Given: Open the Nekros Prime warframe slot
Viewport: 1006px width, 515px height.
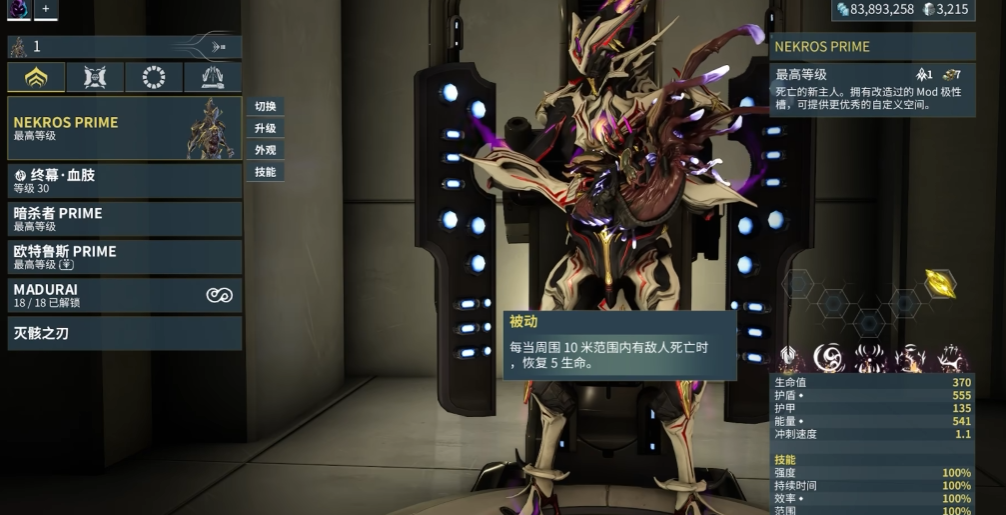Looking at the screenshot, I should [124, 128].
